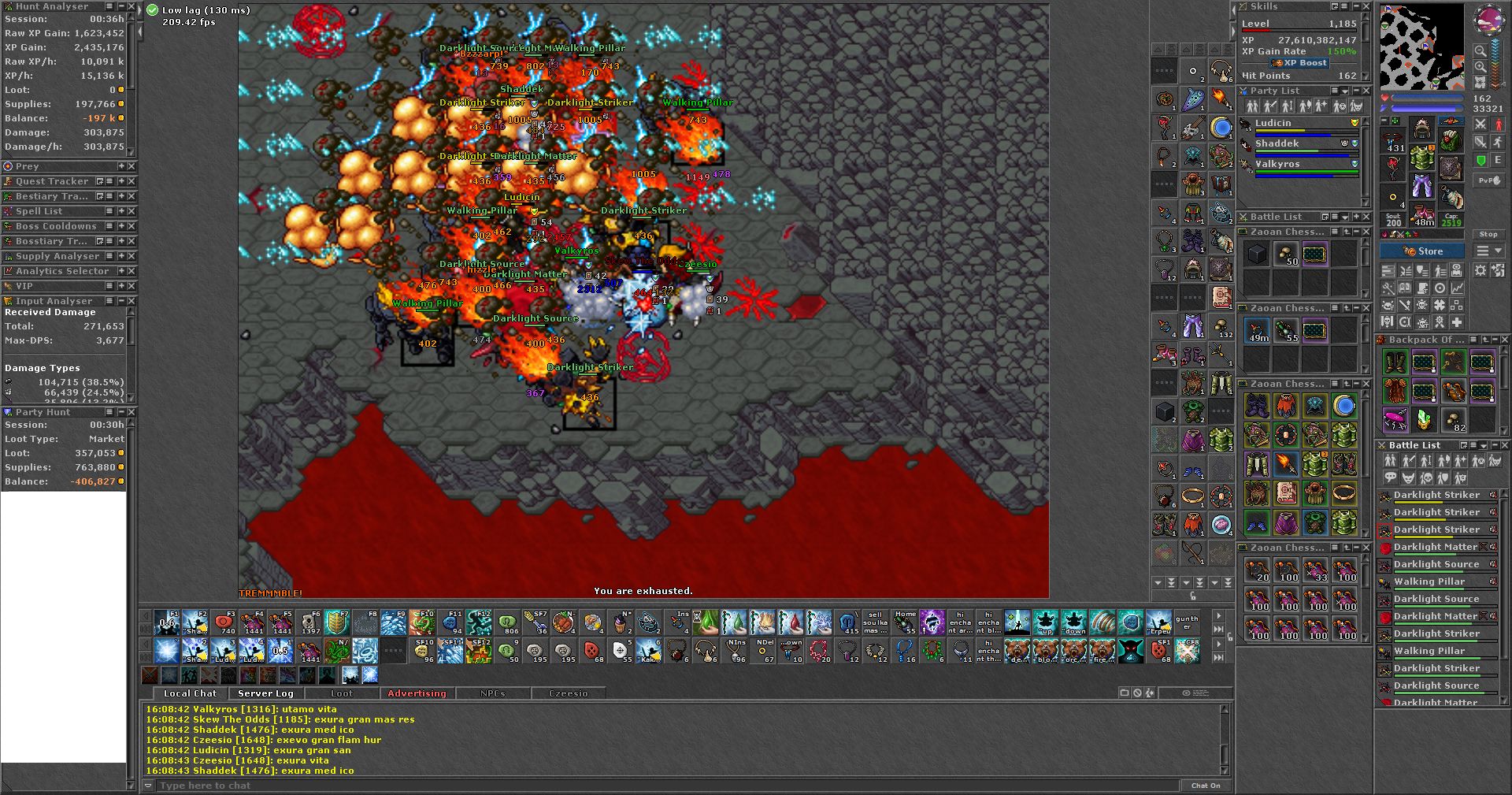Screen dimensions: 1512x795
Task: Show the Advertising channel tab
Action: (x=417, y=693)
